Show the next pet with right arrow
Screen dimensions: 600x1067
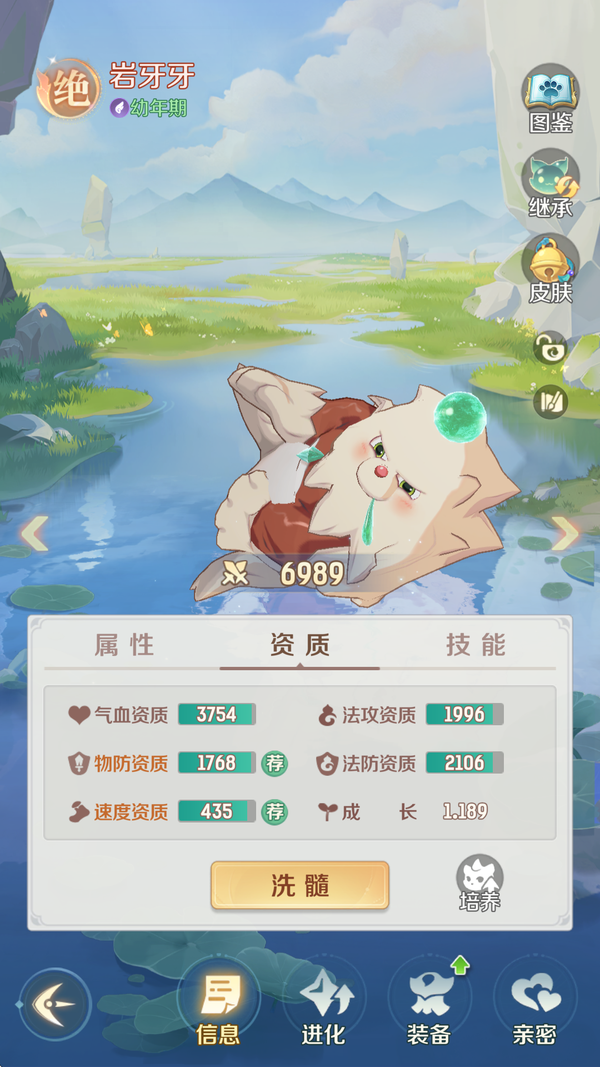pyautogui.click(x=565, y=533)
